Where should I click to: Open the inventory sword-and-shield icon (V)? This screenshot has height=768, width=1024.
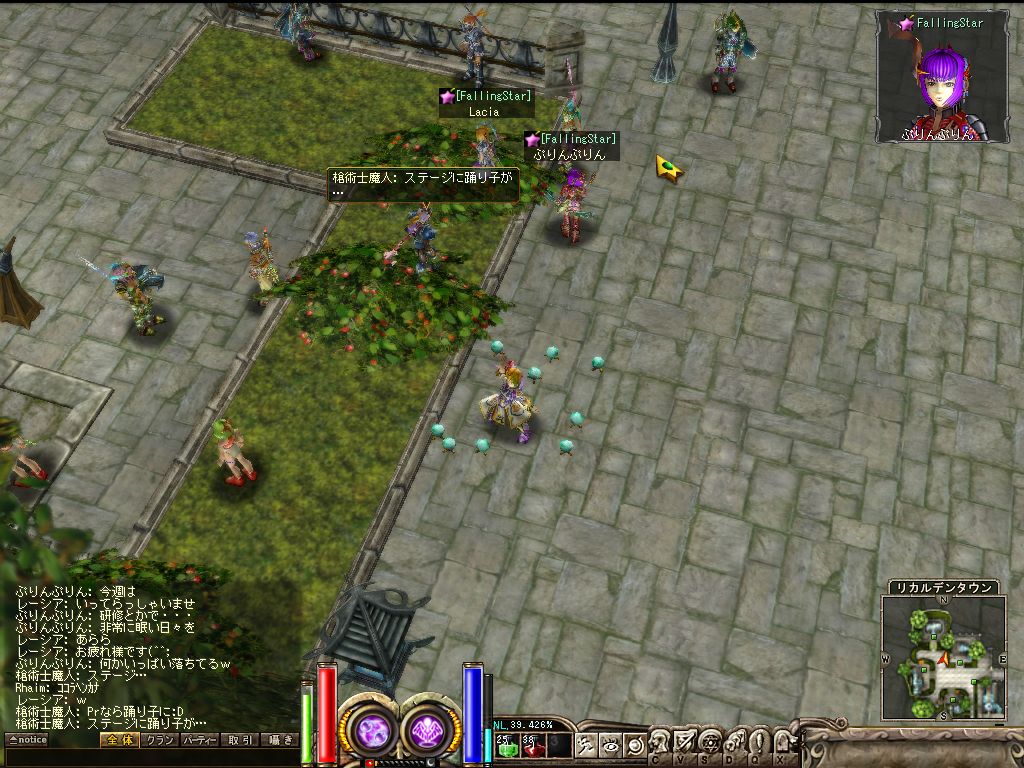pos(685,743)
